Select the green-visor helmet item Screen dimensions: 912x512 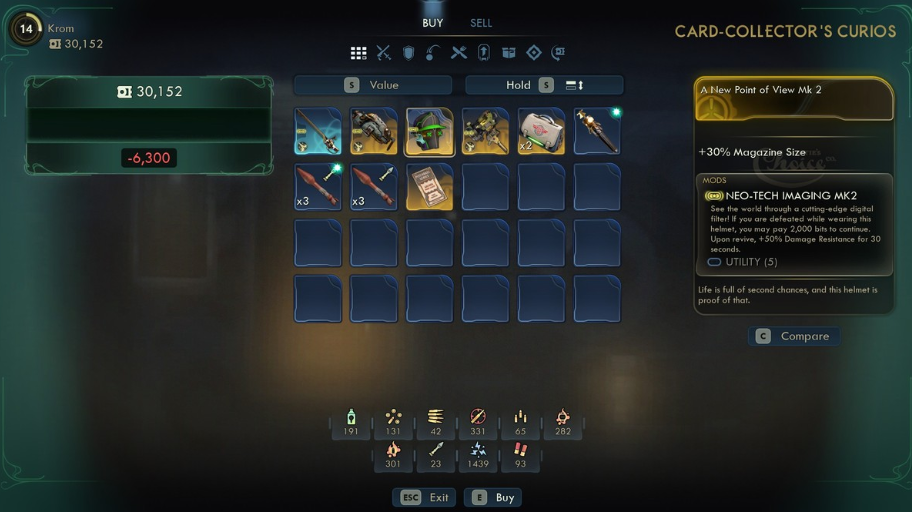429,132
